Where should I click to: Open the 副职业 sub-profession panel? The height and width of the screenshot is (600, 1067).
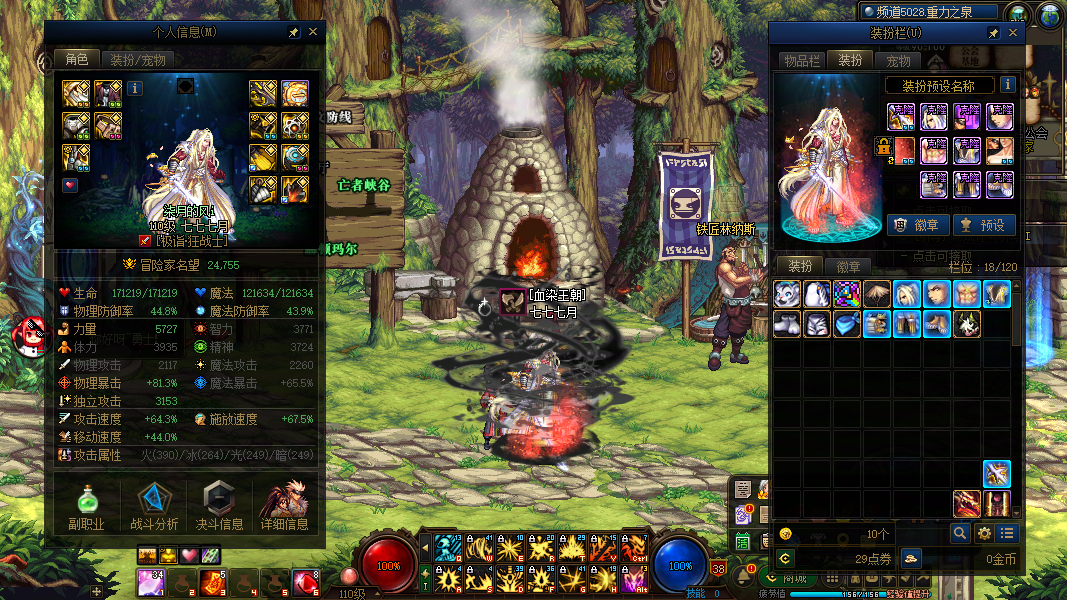click(86, 508)
